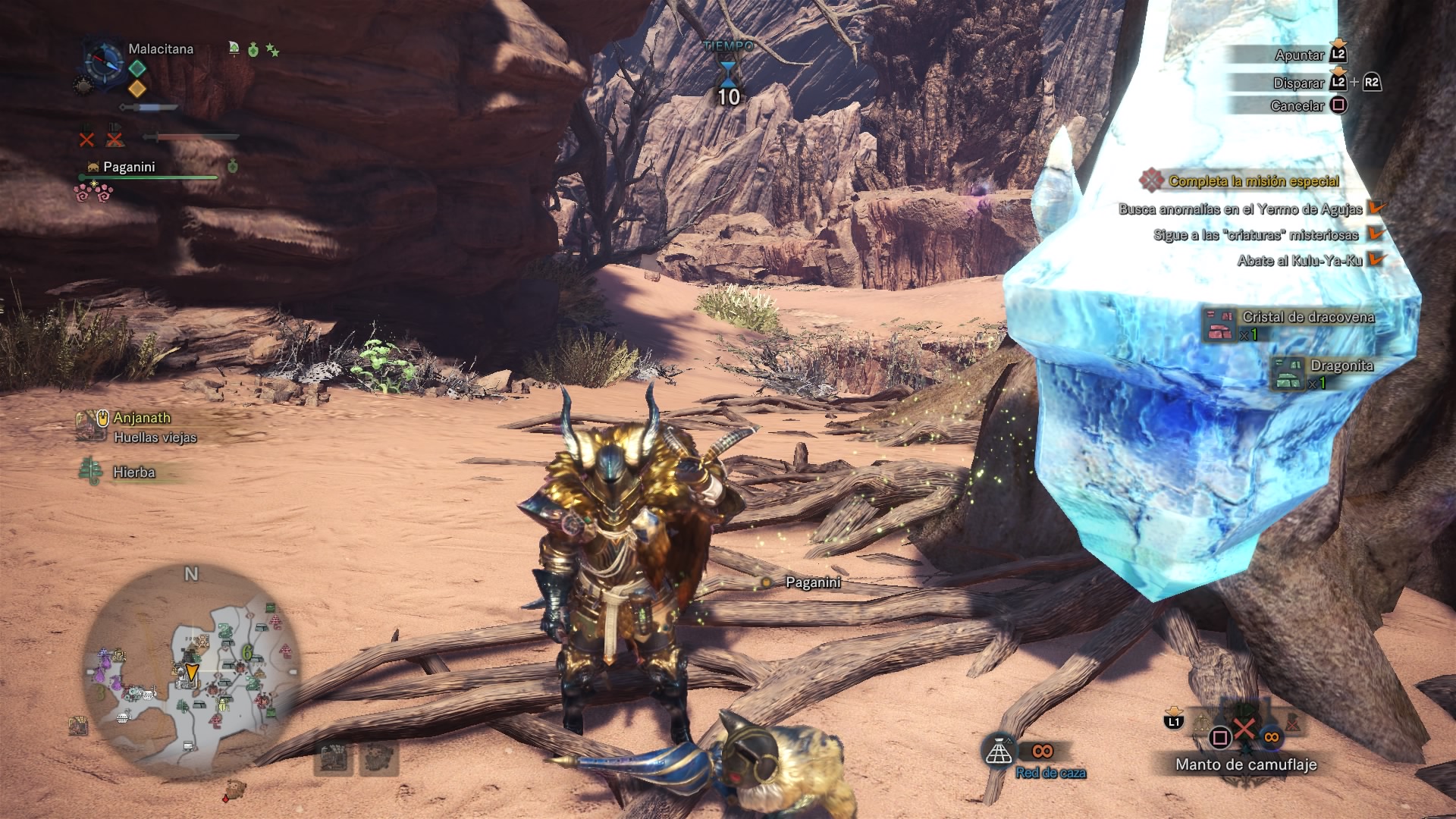Click the Malacitana player name

(x=161, y=49)
